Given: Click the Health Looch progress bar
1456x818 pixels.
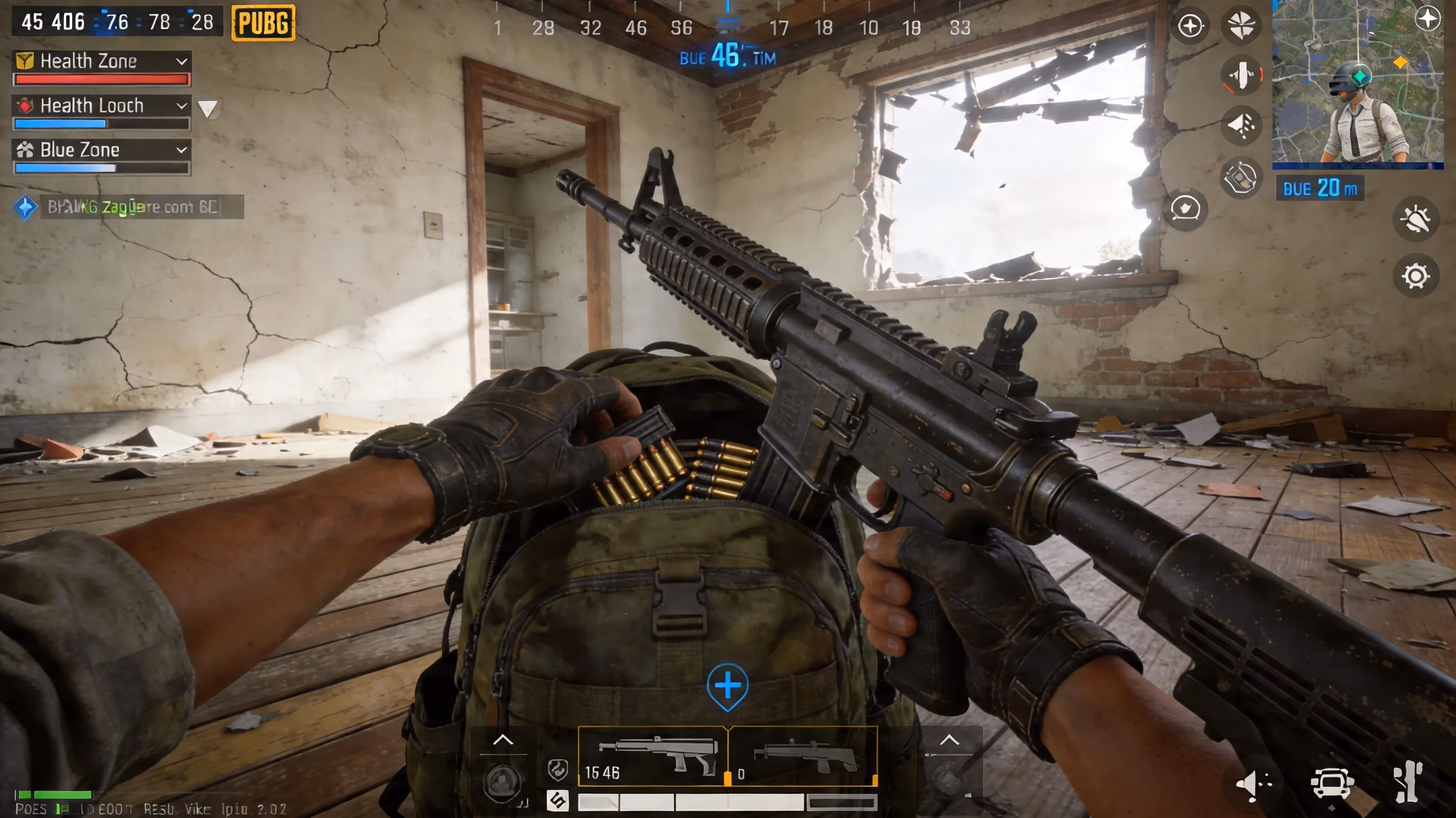Looking at the screenshot, I should (102, 123).
